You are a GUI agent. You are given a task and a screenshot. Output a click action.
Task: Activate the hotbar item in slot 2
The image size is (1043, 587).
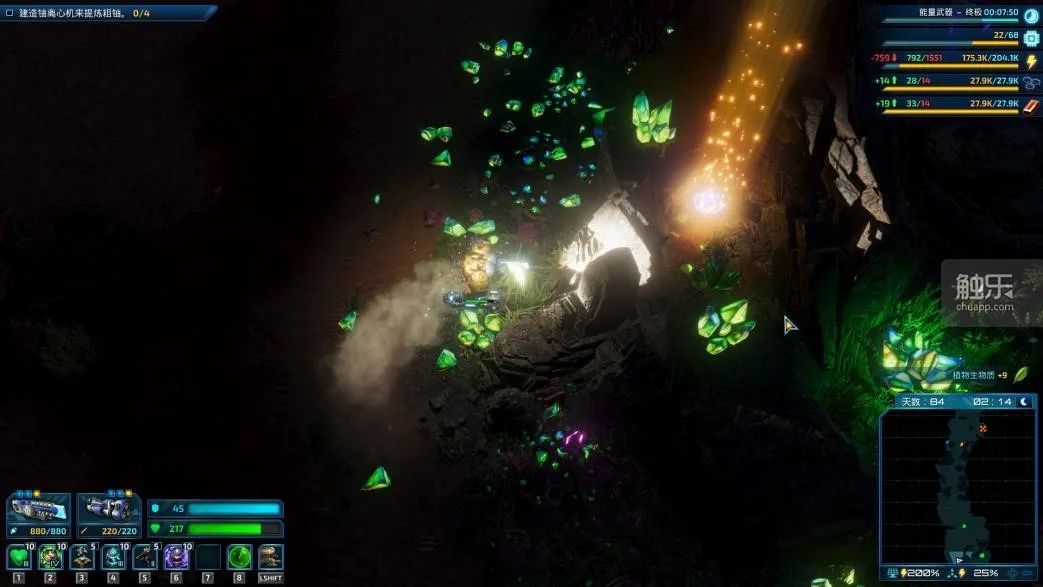click(x=50, y=556)
